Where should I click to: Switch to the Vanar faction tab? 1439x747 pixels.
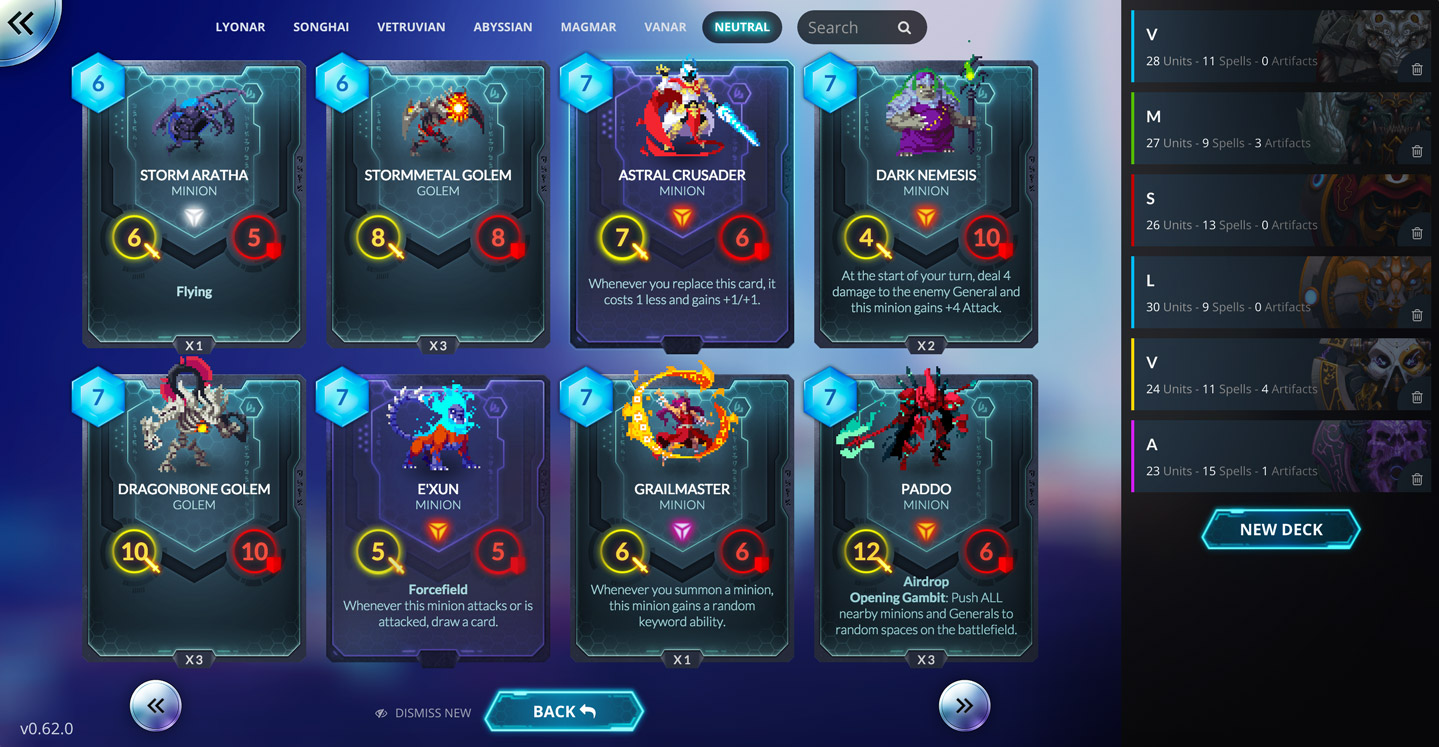point(665,27)
